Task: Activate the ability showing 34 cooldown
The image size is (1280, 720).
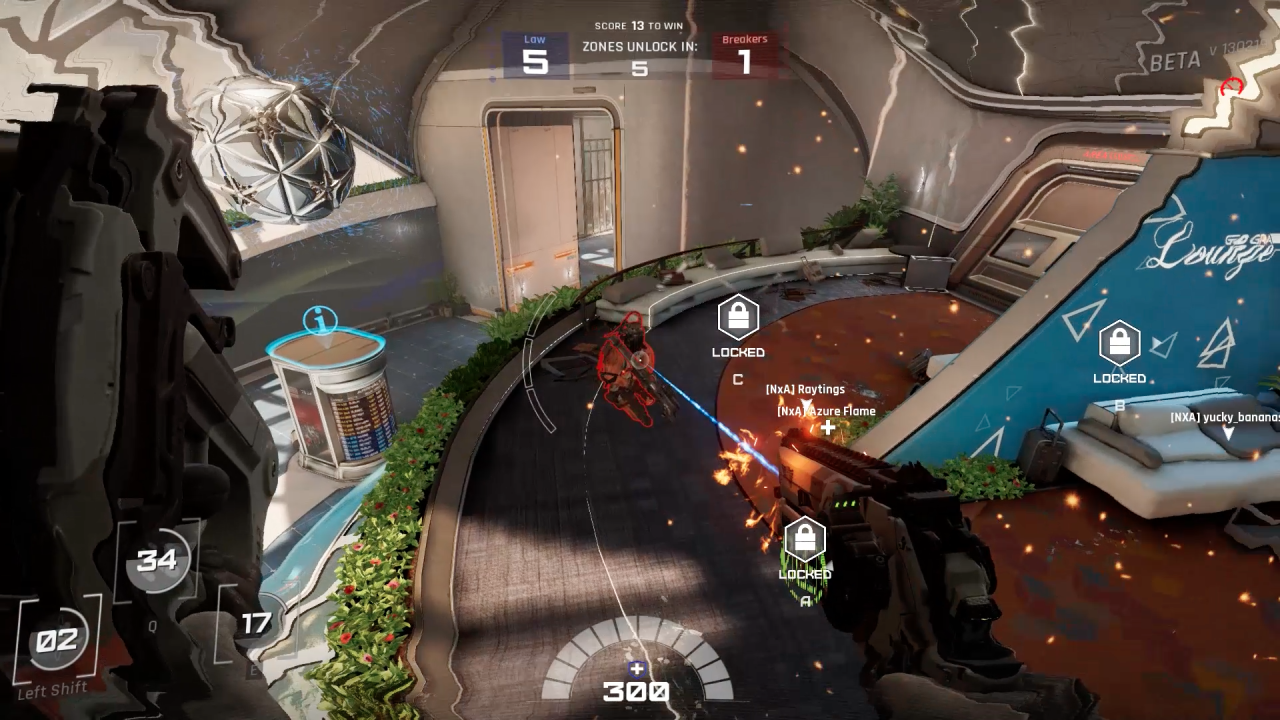Action: click(157, 561)
